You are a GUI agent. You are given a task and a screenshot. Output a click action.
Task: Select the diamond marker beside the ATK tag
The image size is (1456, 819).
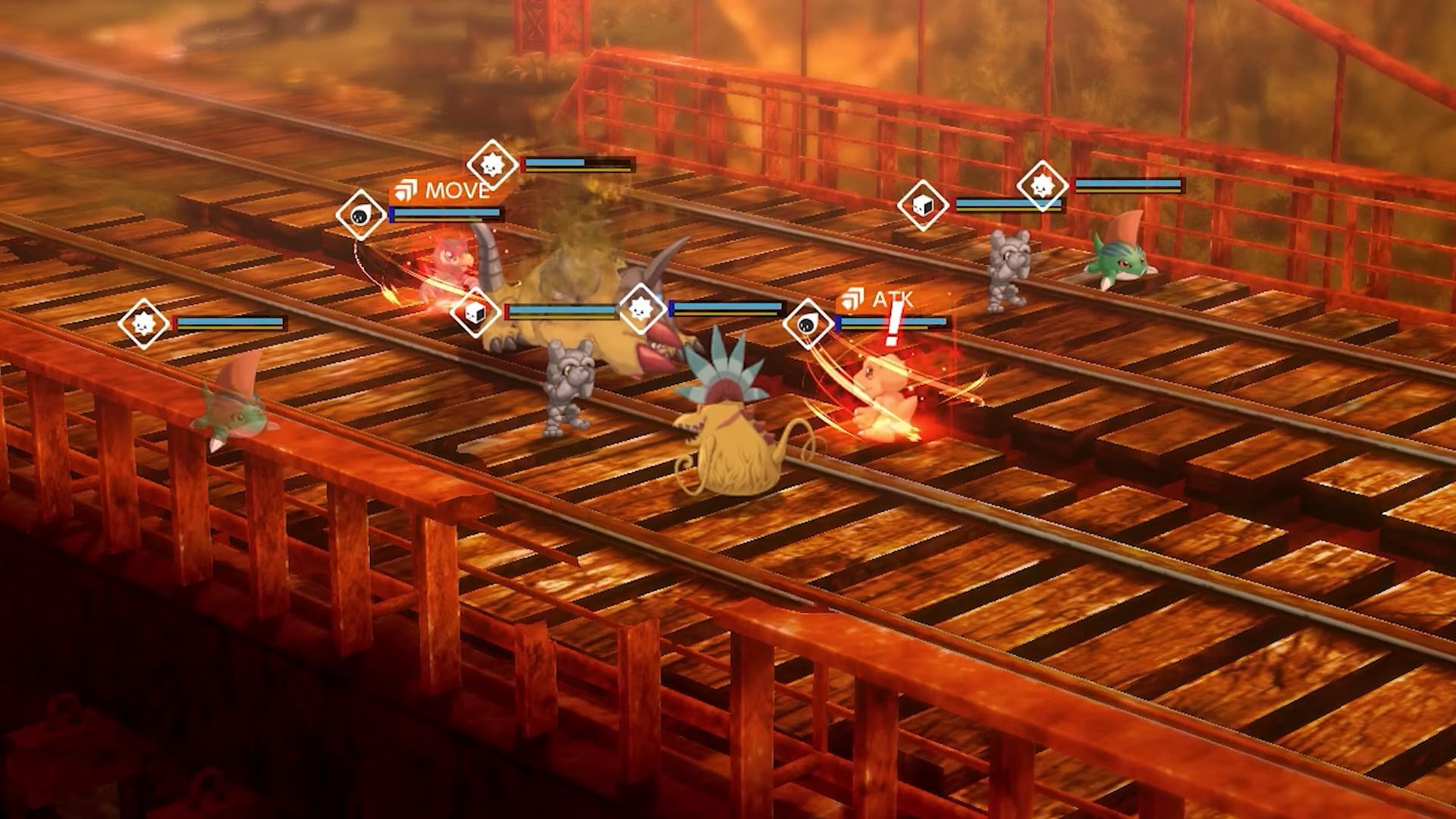(x=808, y=325)
